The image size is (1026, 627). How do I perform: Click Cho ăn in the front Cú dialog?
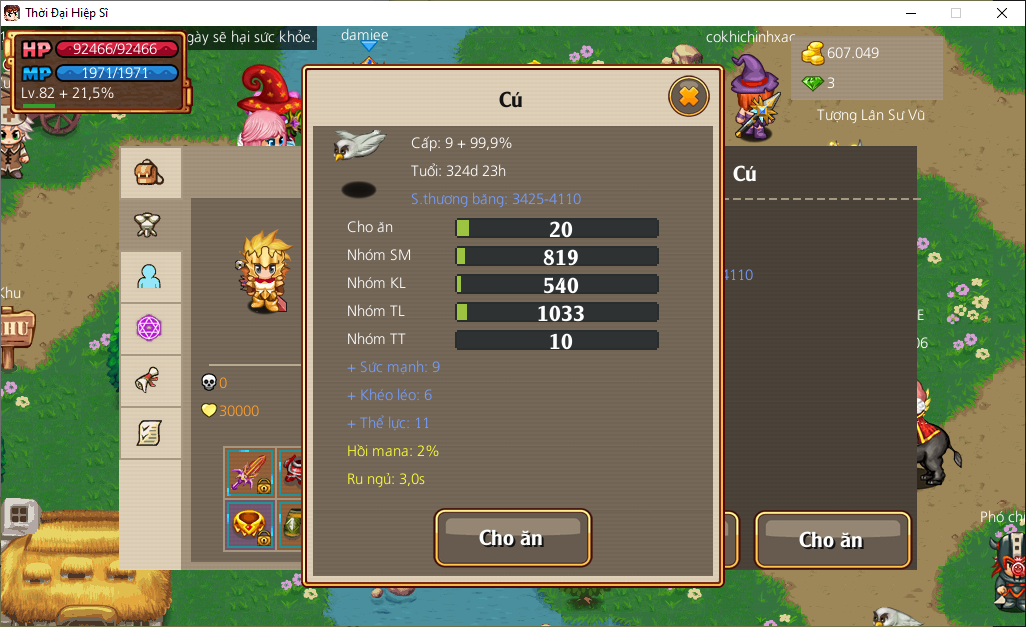point(512,538)
